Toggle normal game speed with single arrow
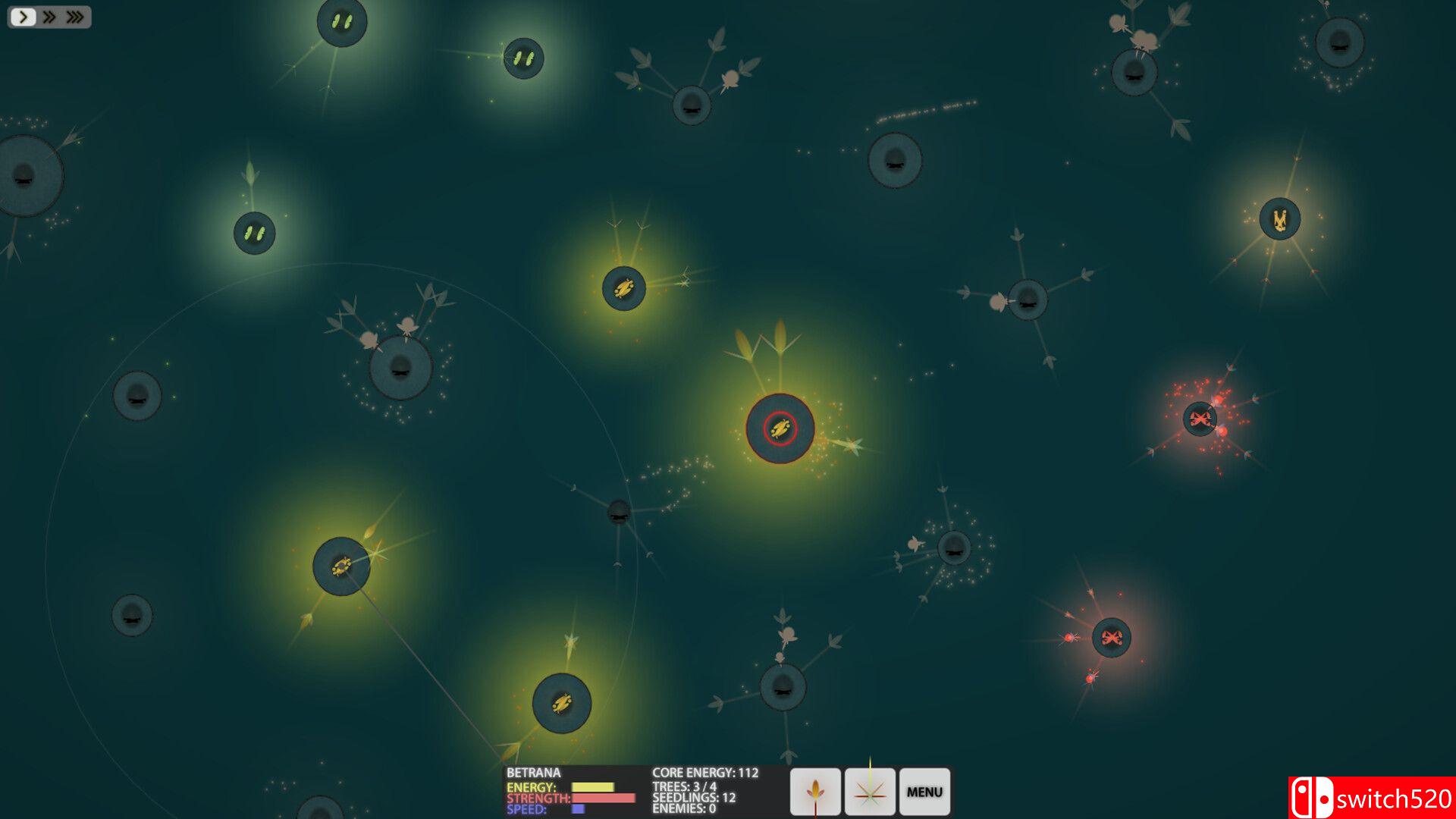1456x819 pixels. (23, 16)
